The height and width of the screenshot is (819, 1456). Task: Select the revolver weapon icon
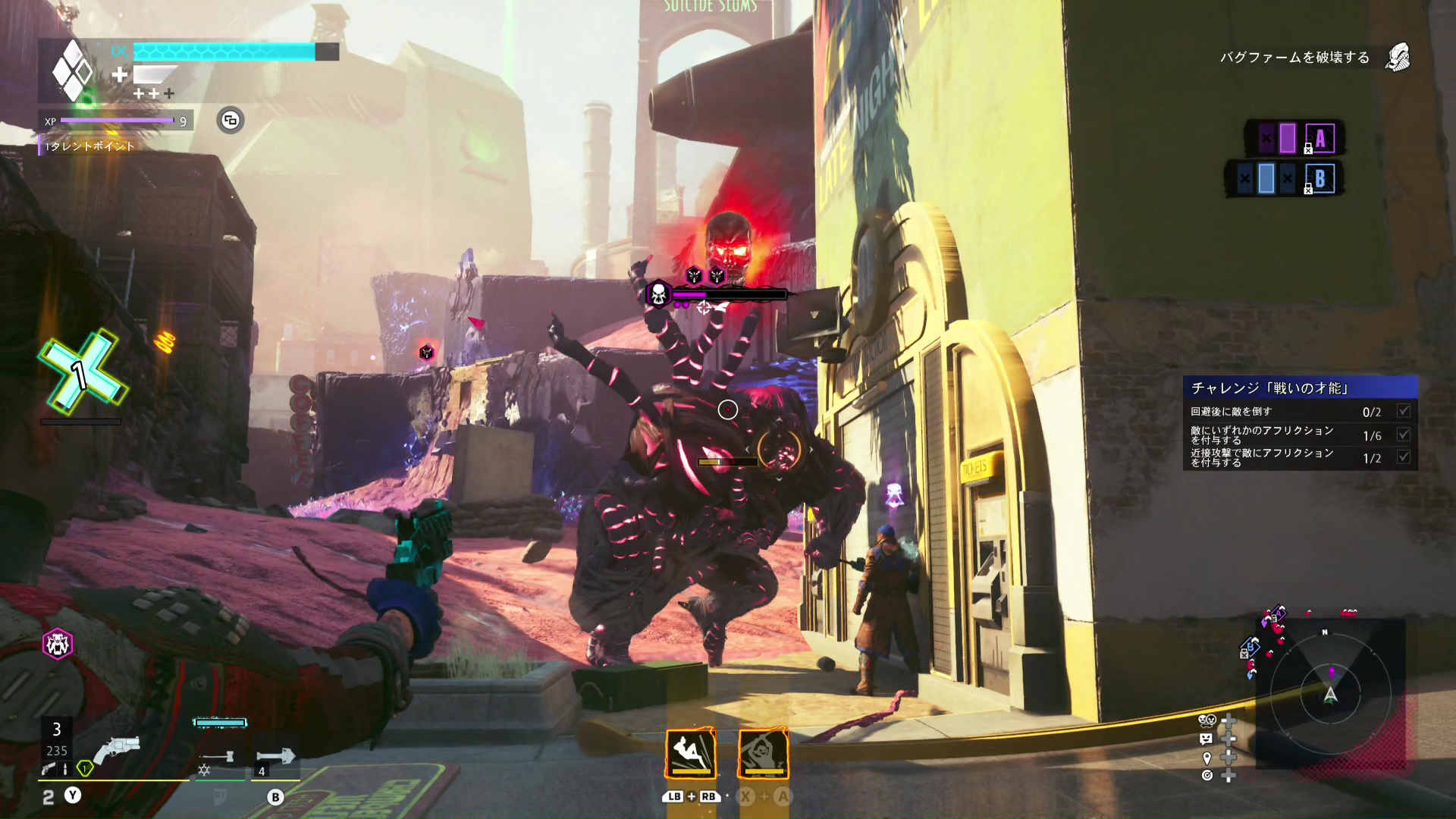(118, 748)
